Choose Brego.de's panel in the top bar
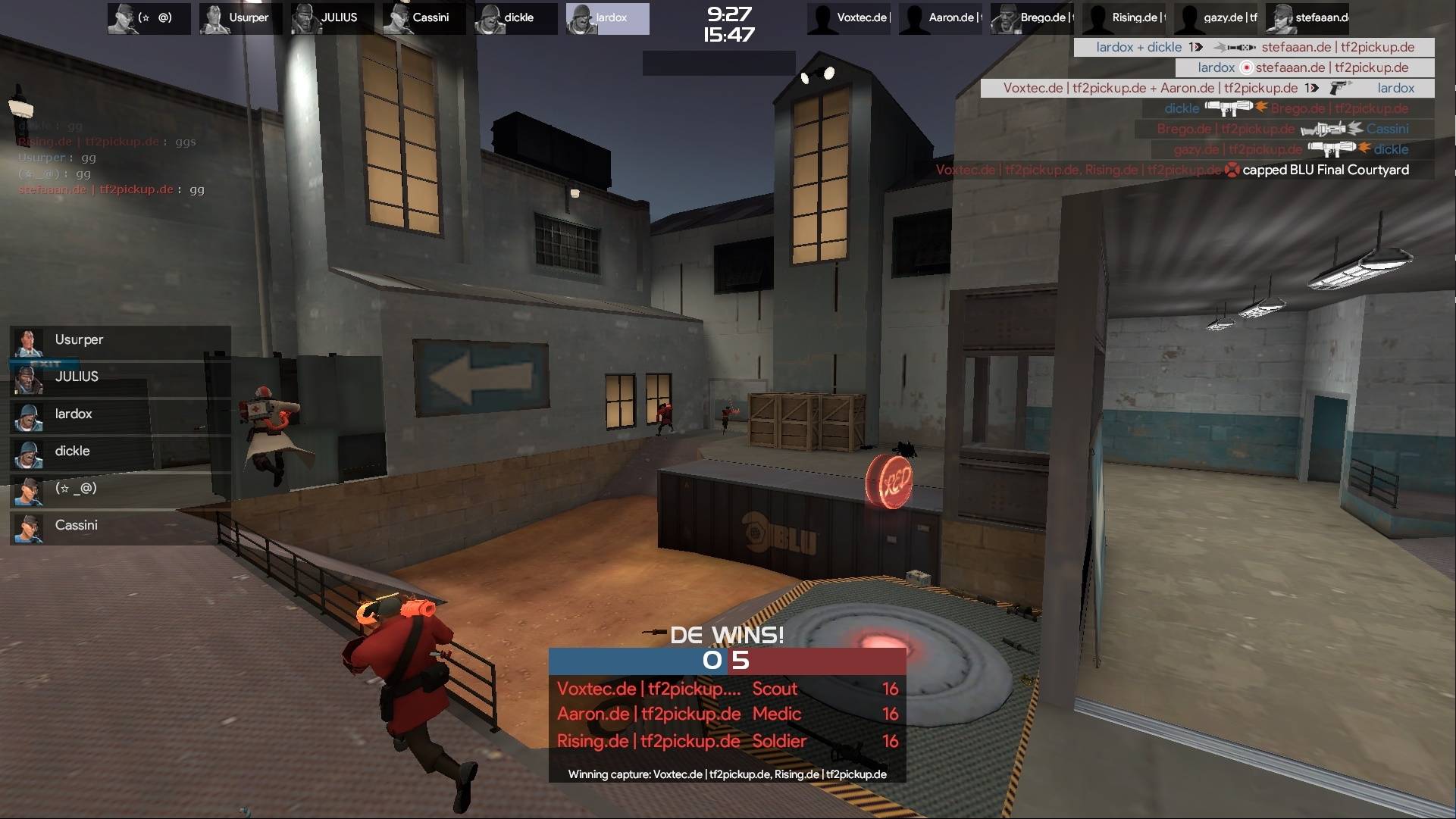 pos(1032,18)
